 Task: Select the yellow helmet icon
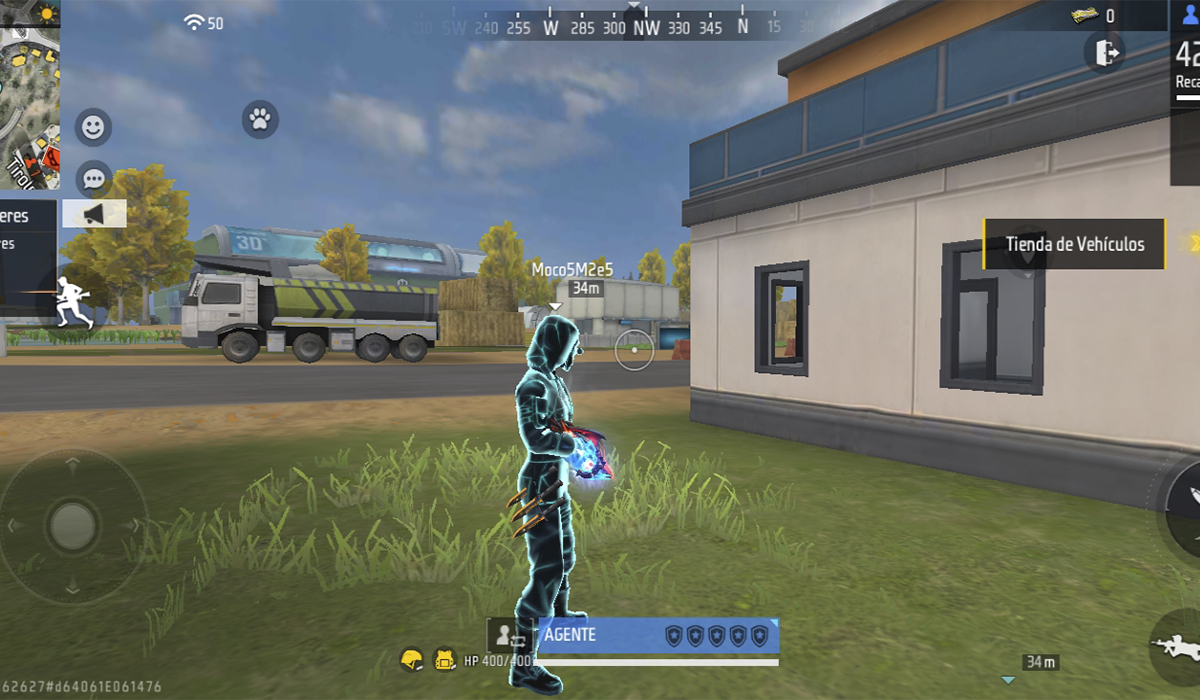pos(411,660)
